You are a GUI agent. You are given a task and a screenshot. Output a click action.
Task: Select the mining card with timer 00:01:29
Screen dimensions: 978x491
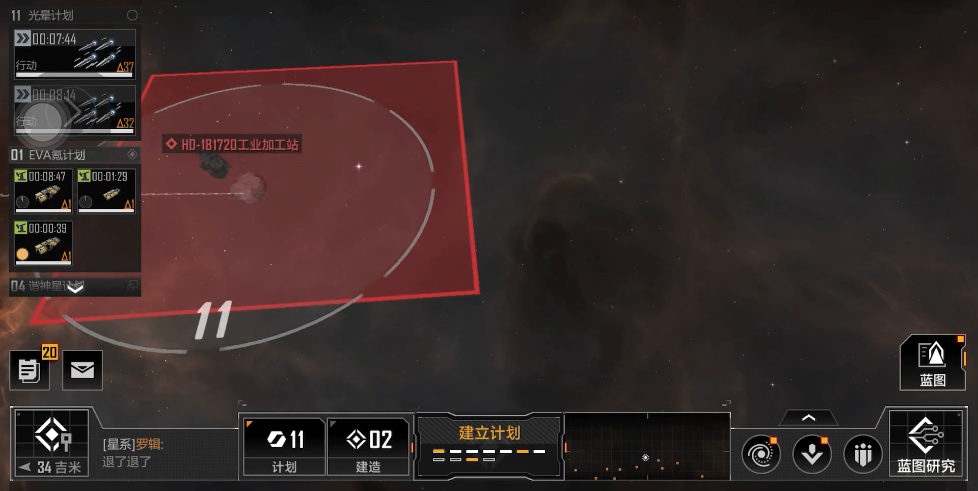click(x=106, y=190)
